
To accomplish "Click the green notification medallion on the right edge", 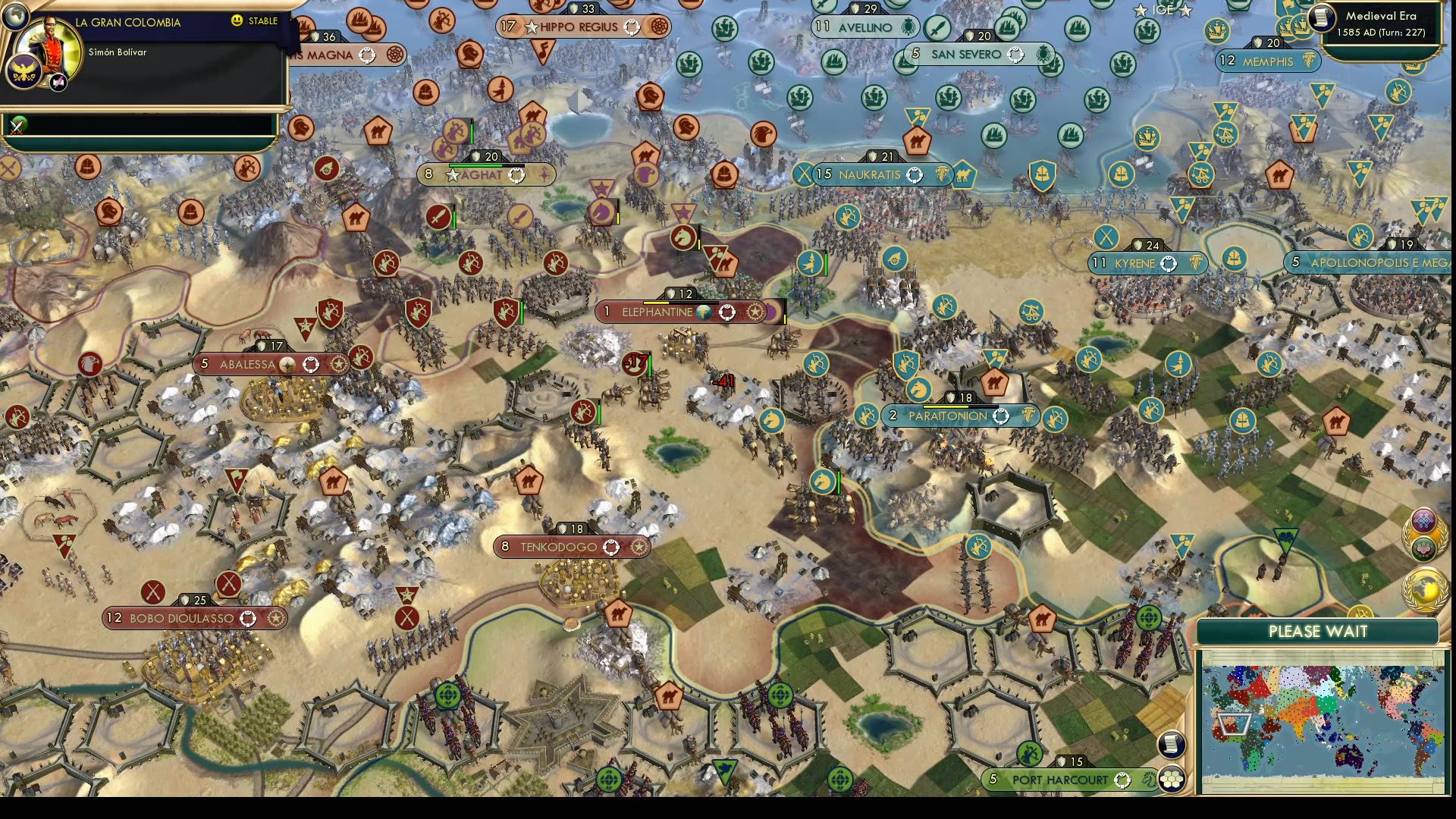I will (1423, 548).
